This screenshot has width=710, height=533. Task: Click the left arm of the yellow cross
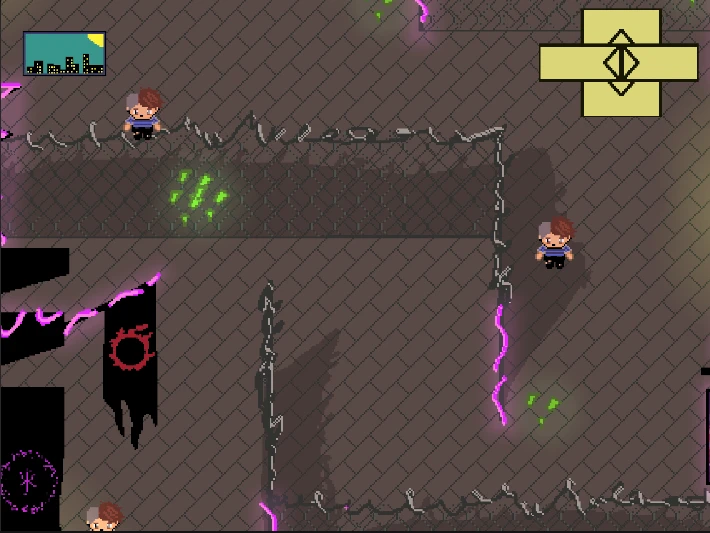point(564,62)
